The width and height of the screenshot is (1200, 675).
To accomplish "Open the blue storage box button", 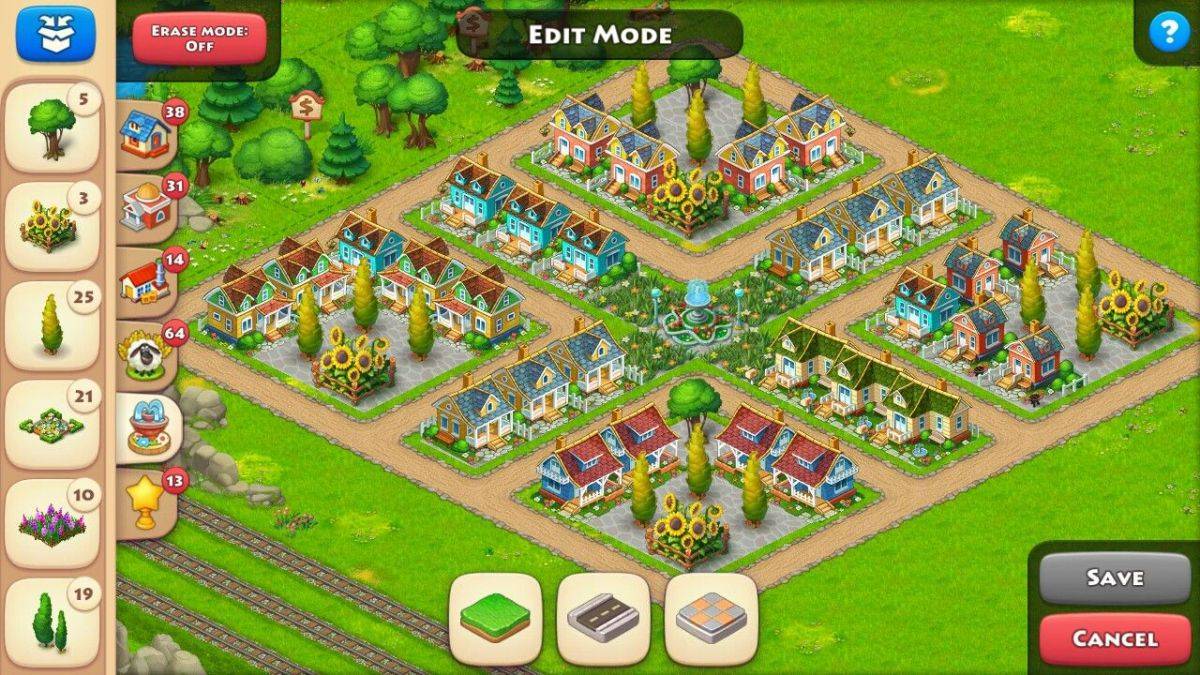I will [x=54, y=33].
